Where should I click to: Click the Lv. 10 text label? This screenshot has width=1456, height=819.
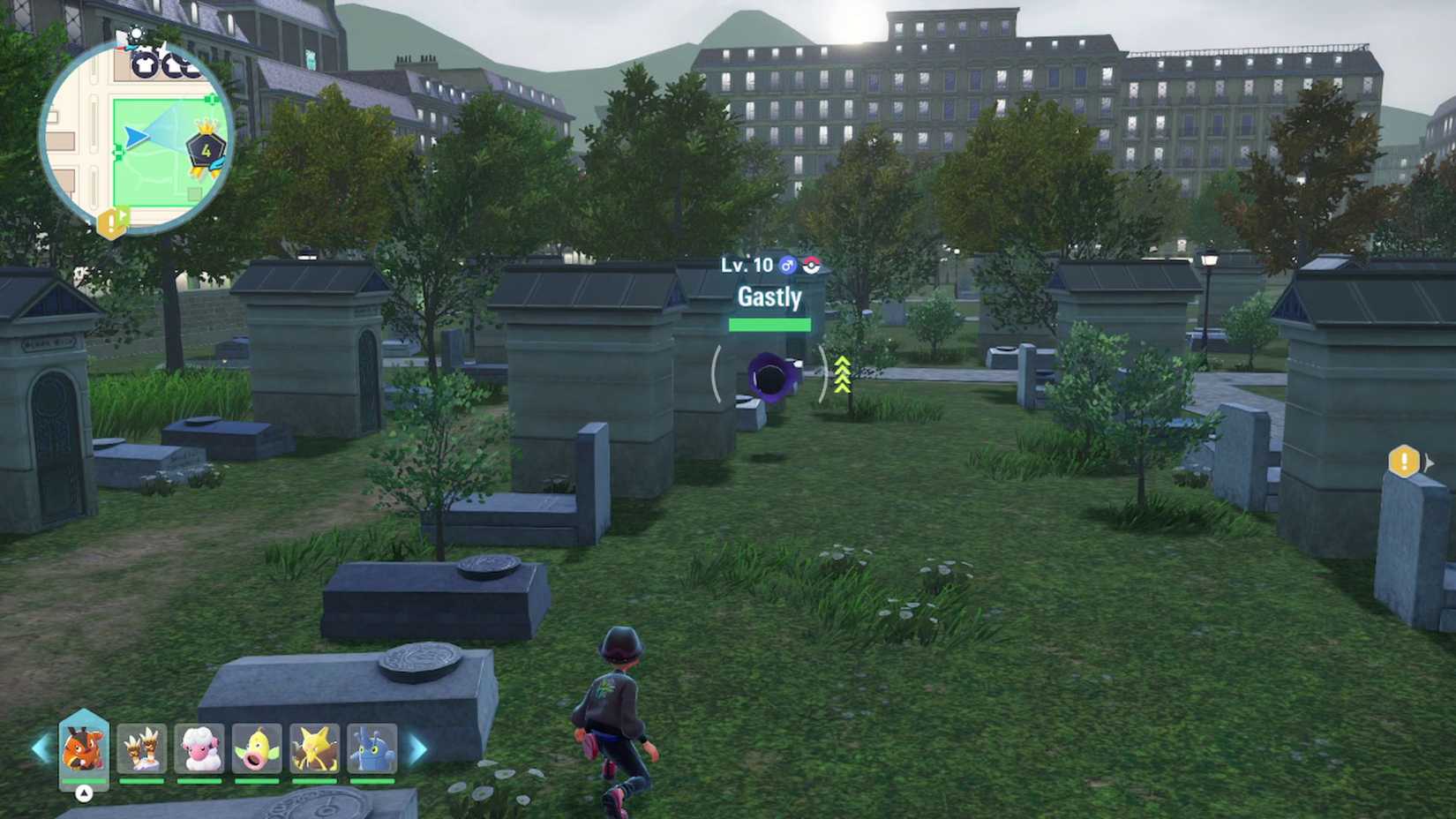pyautogui.click(x=746, y=264)
